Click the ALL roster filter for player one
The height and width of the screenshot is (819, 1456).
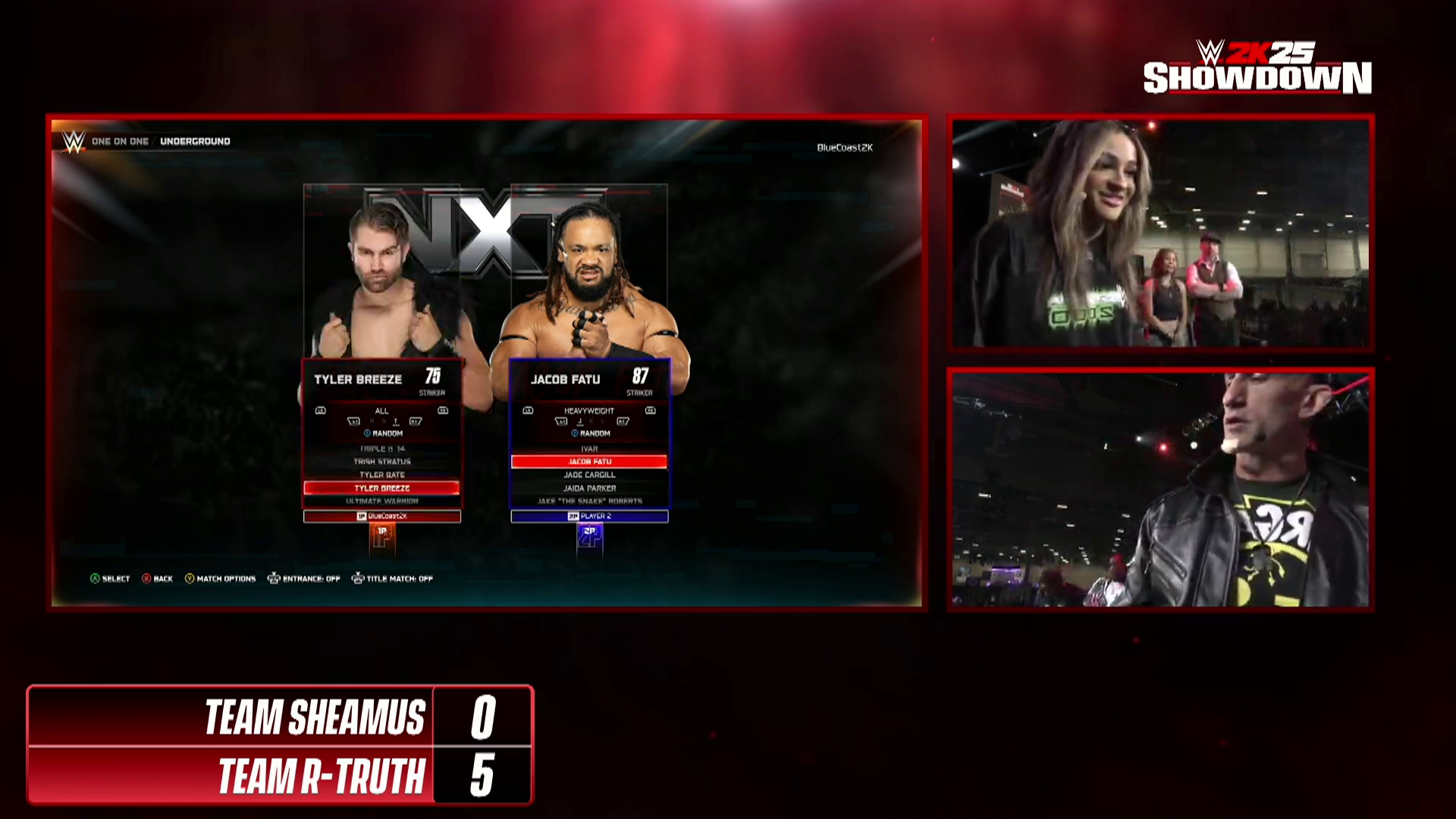pos(381,411)
